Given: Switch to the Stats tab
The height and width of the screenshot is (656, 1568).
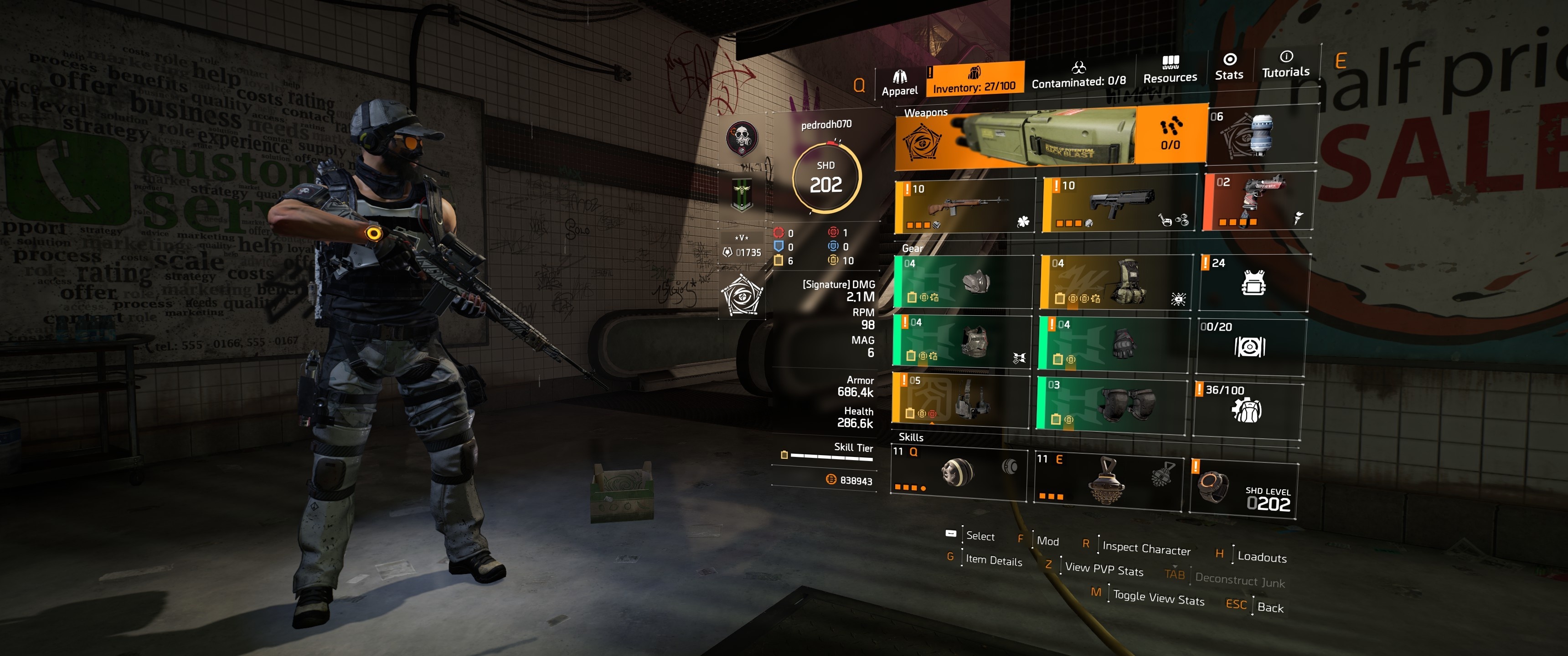Looking at the screenshot, I should 1228,67.
